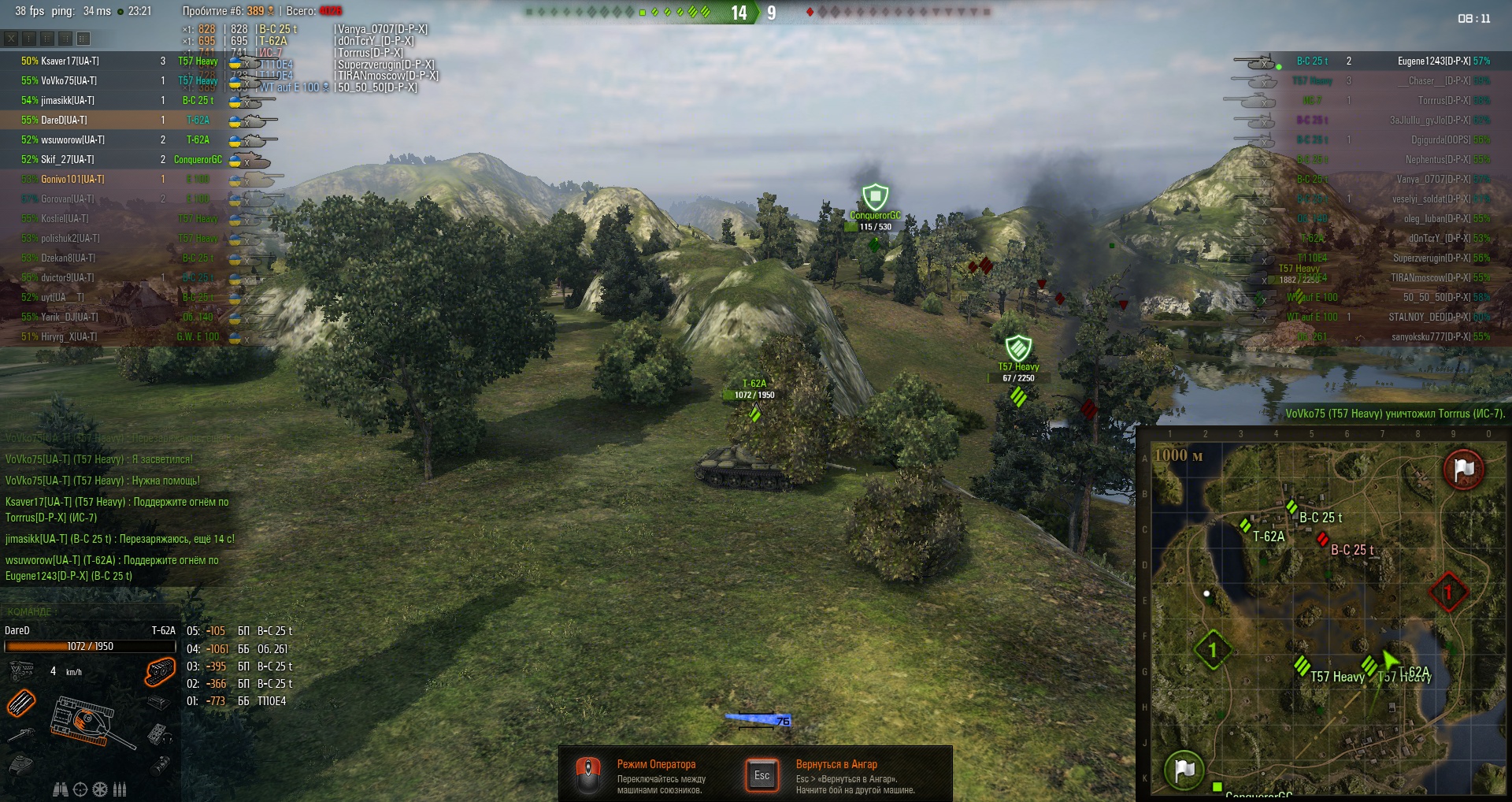The height and width of the screenshot is (802, 1512).
Task: Click the gear-shaped icon in the damage panel
Action: tap(100, 789)
